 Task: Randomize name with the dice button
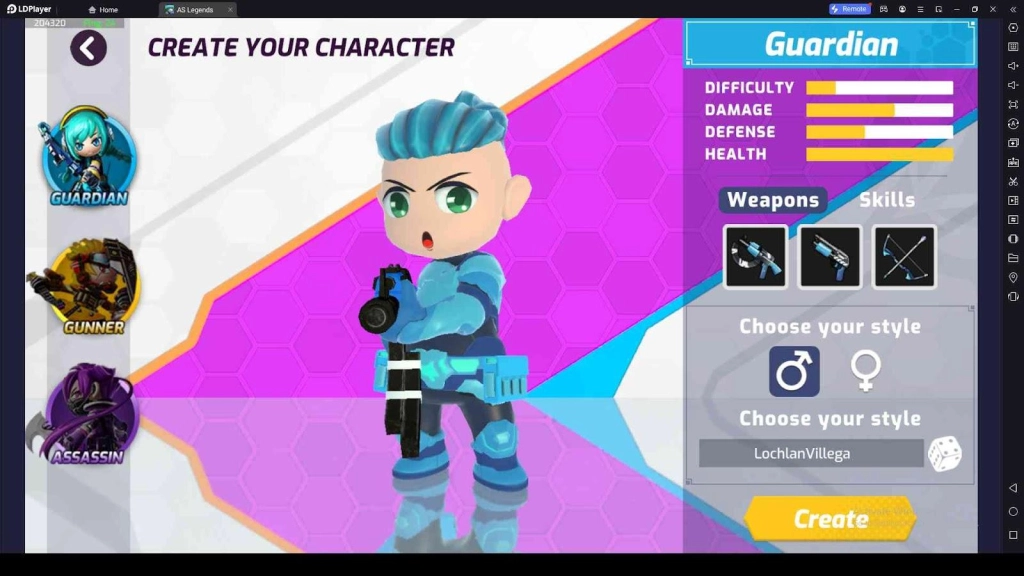(x=944, y=453)
